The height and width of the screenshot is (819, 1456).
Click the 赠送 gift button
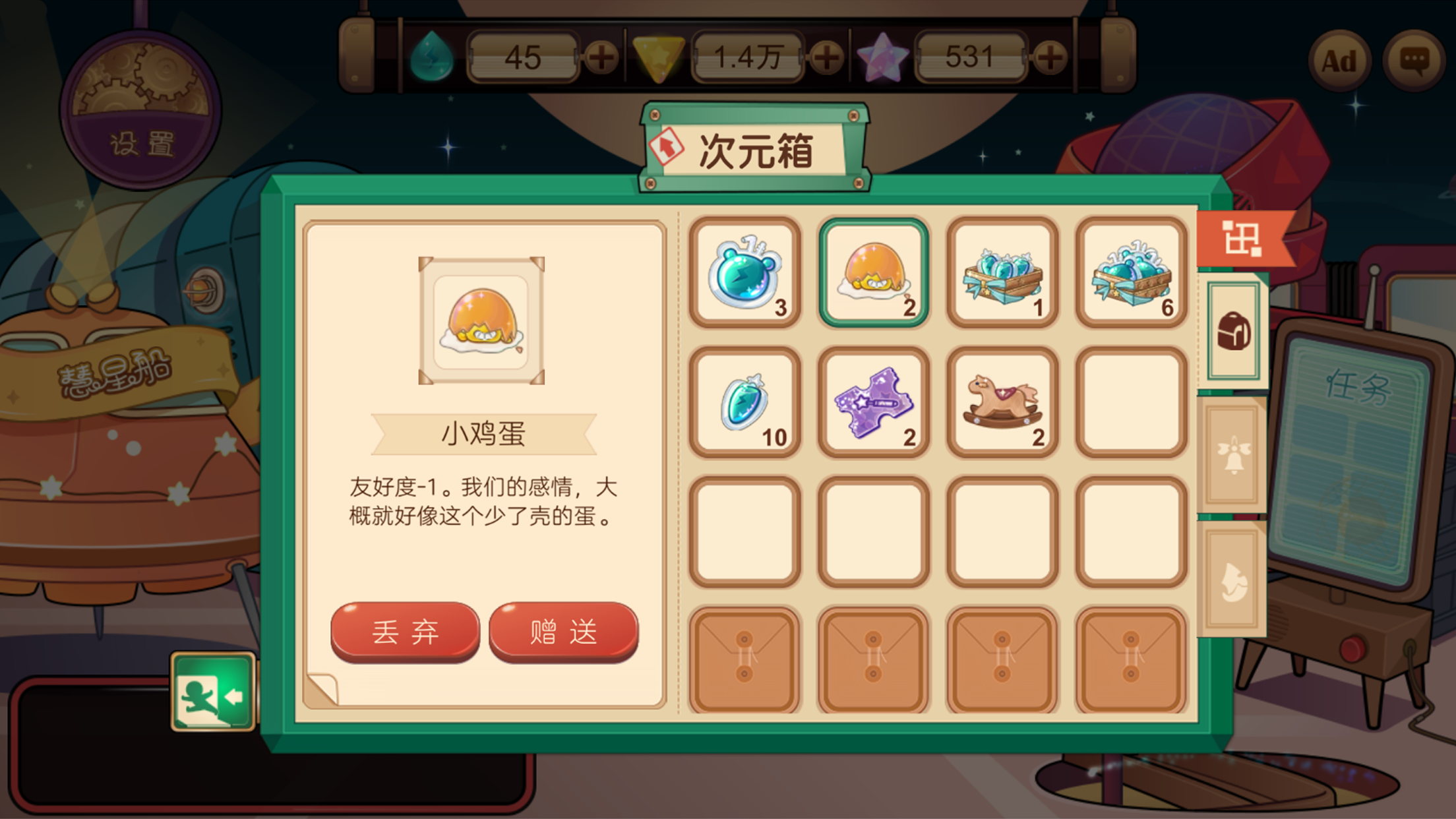562,631
